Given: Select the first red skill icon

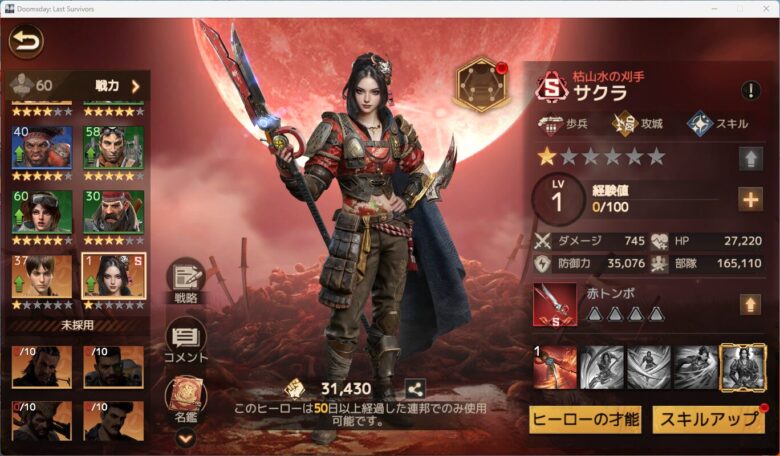Looking at the screenshot, I should (554, 368).
